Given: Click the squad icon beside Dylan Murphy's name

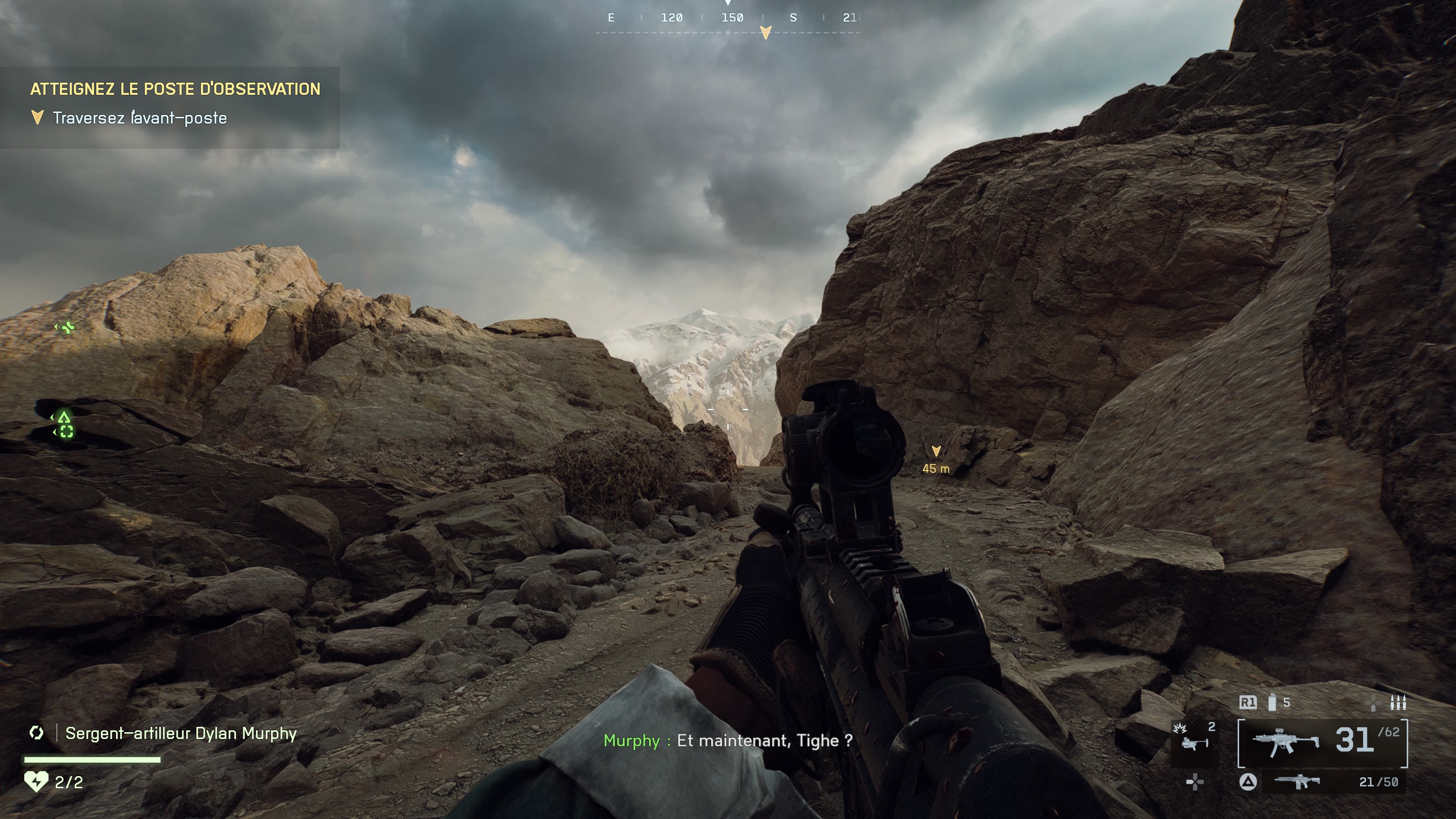Looking at the screenshot, I should [x=36, y=733].
